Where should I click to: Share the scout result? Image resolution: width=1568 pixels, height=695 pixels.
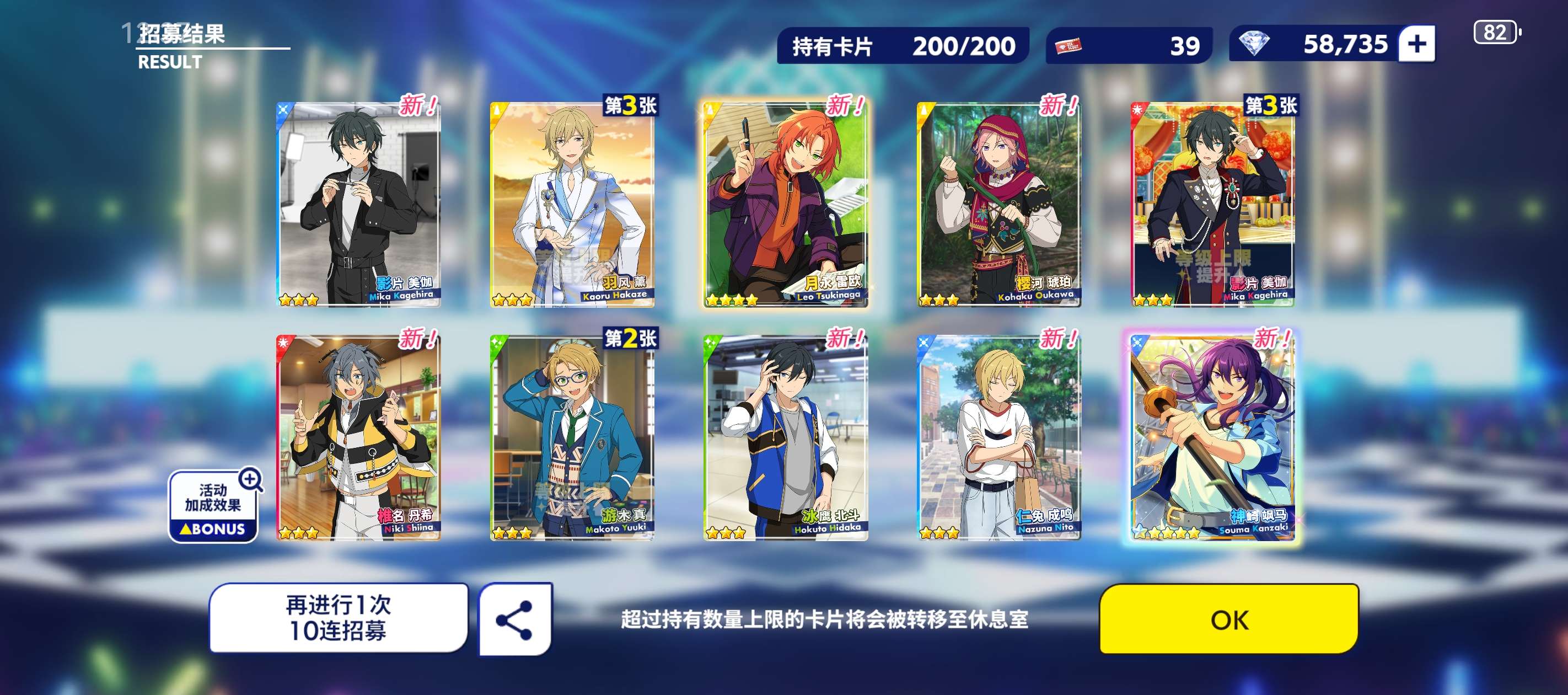(x=515, y=619)
